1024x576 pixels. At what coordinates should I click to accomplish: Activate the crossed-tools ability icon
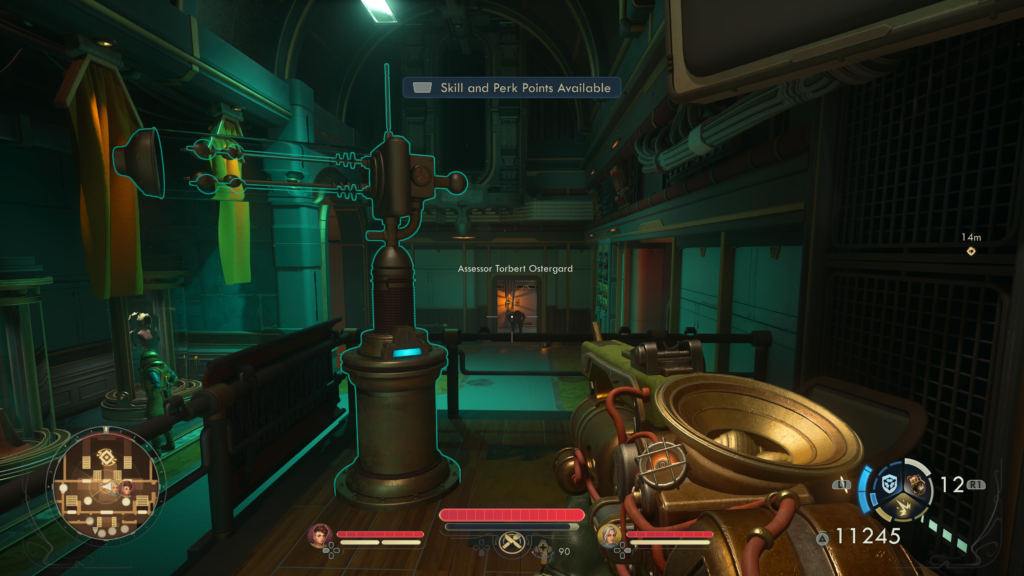[511, 541]
